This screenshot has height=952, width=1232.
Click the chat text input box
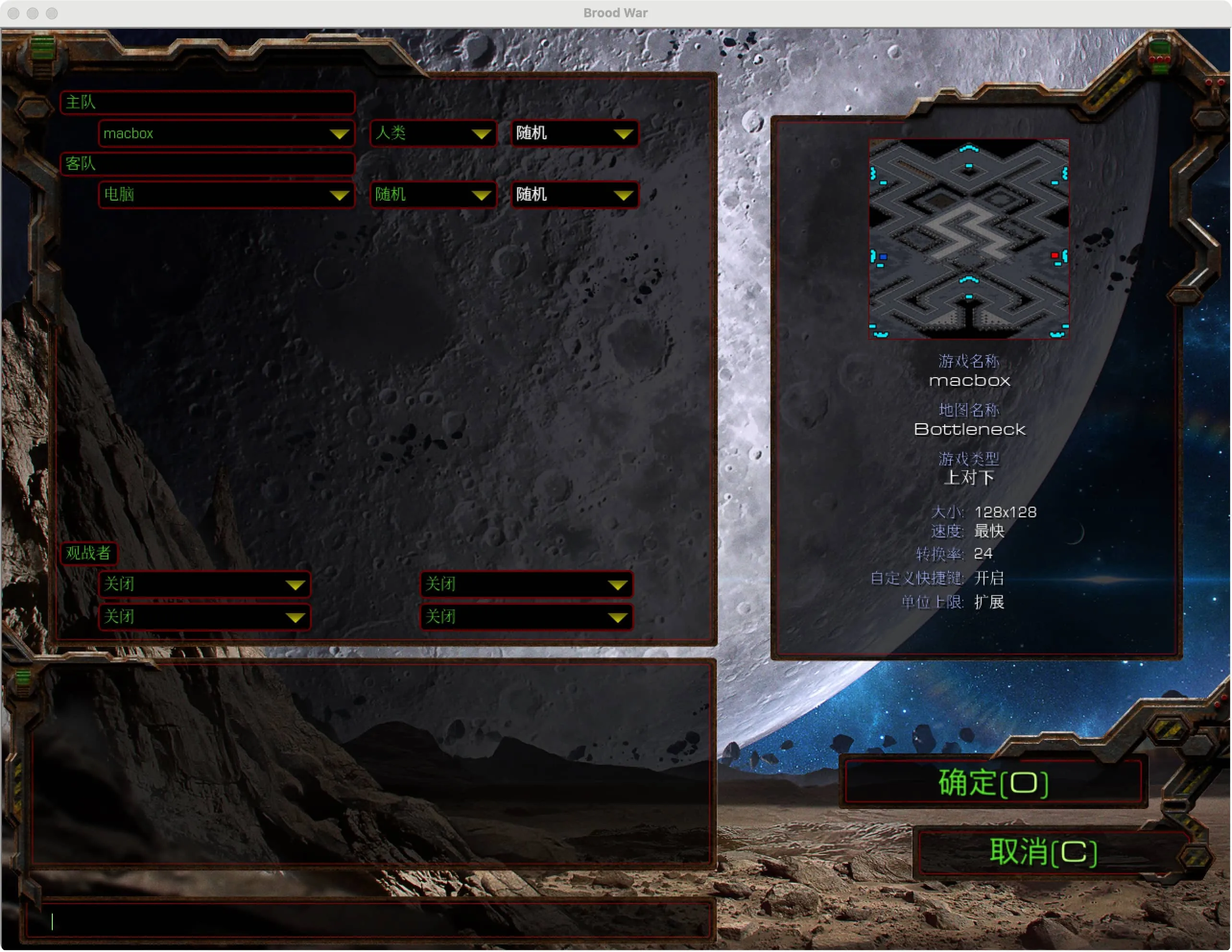point(369,921)
